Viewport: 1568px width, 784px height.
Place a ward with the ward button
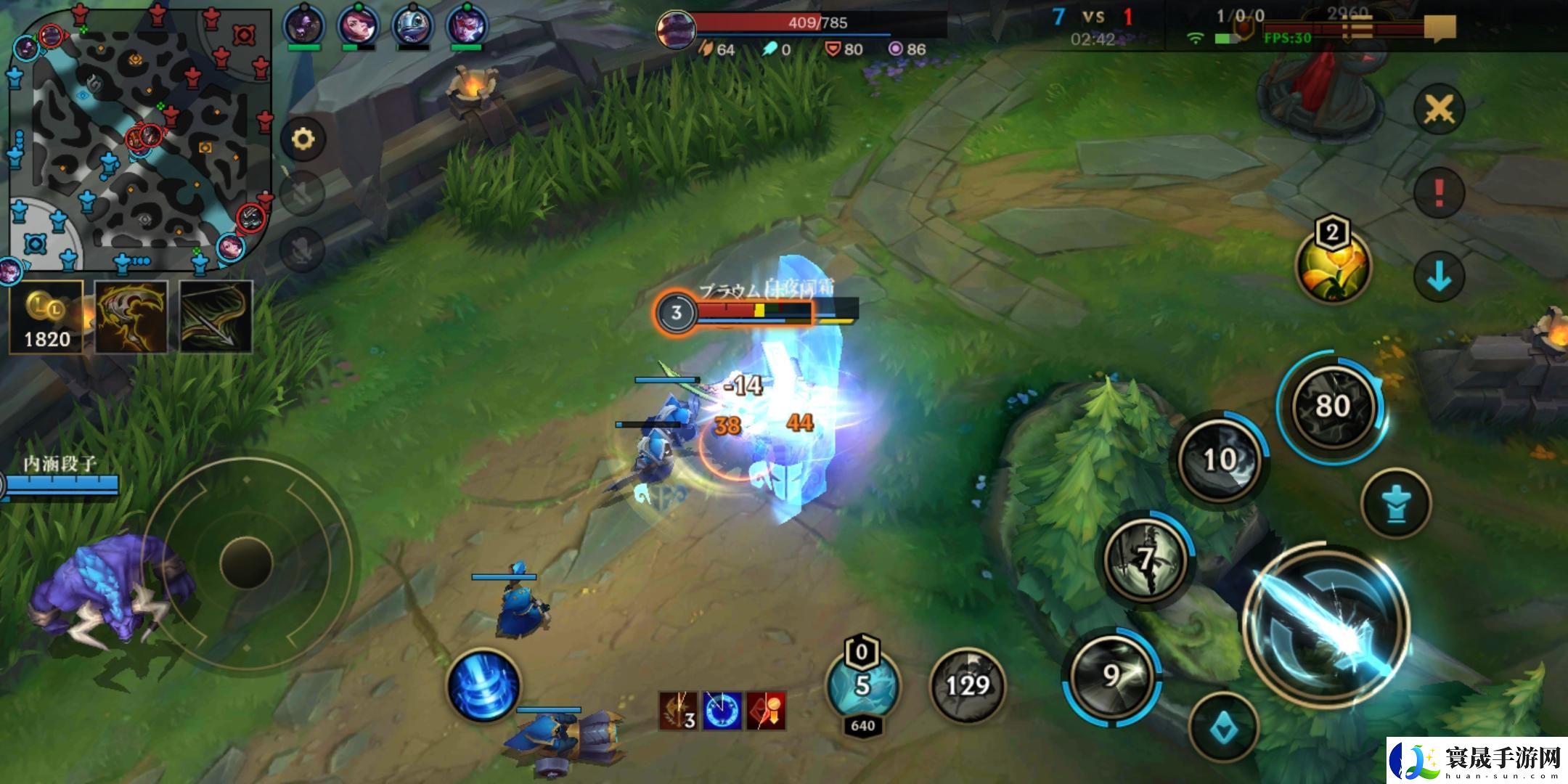862,685
